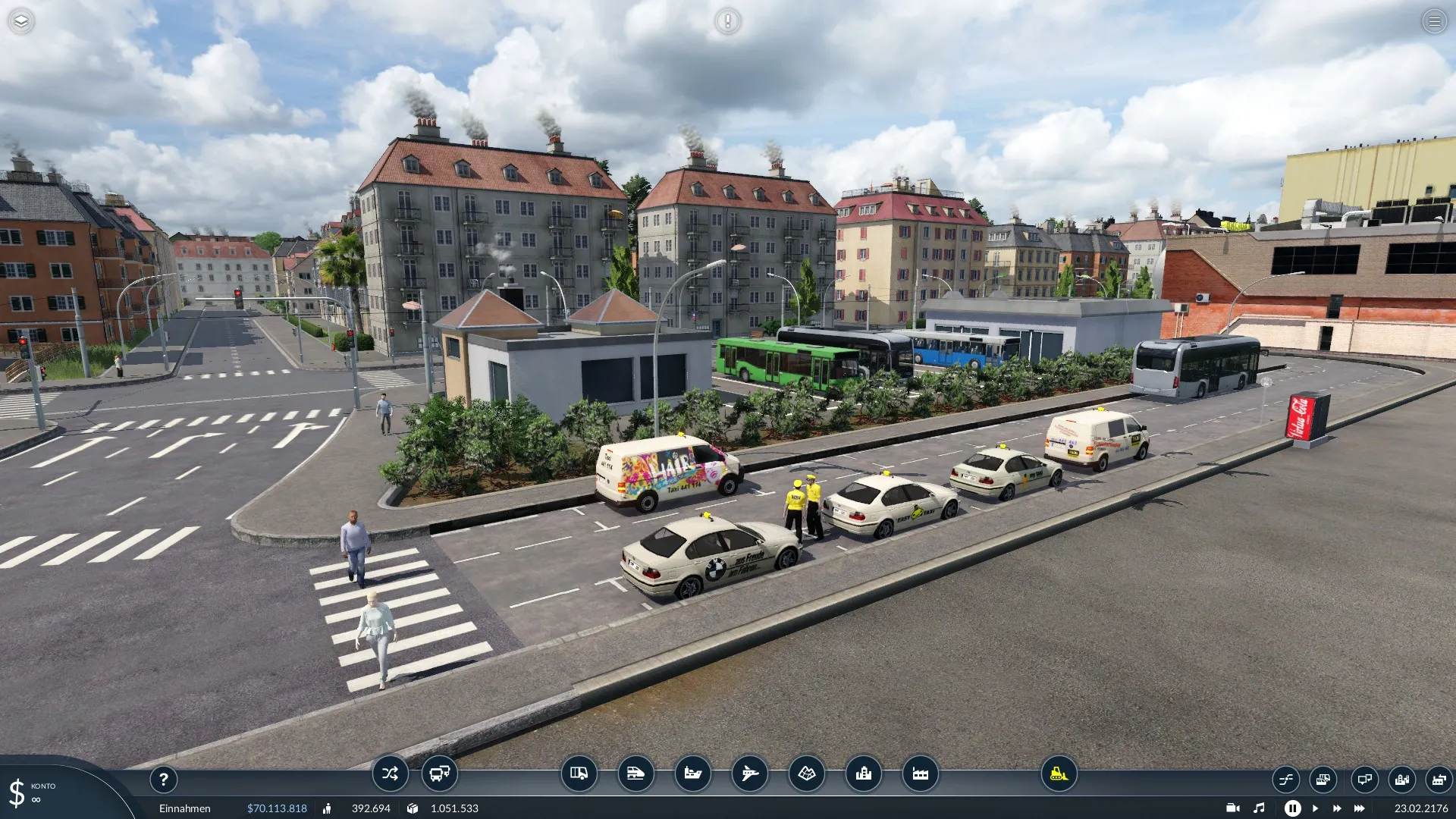Open the rail construction train menu
The height and width of the screenshot is (819, 1456).
click(635, 773)
